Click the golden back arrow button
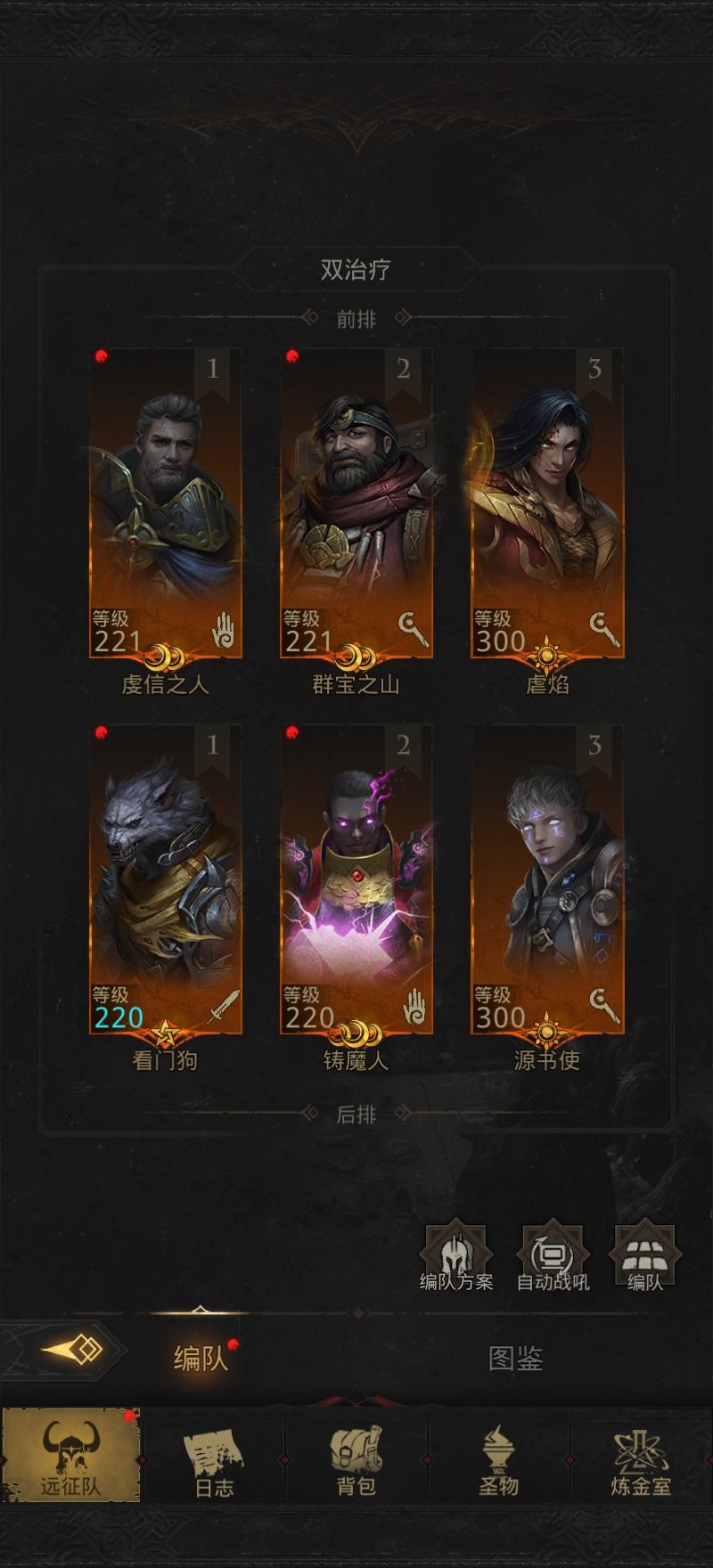Viewport: 713px width, 1568px height. tap(71, 1350)
